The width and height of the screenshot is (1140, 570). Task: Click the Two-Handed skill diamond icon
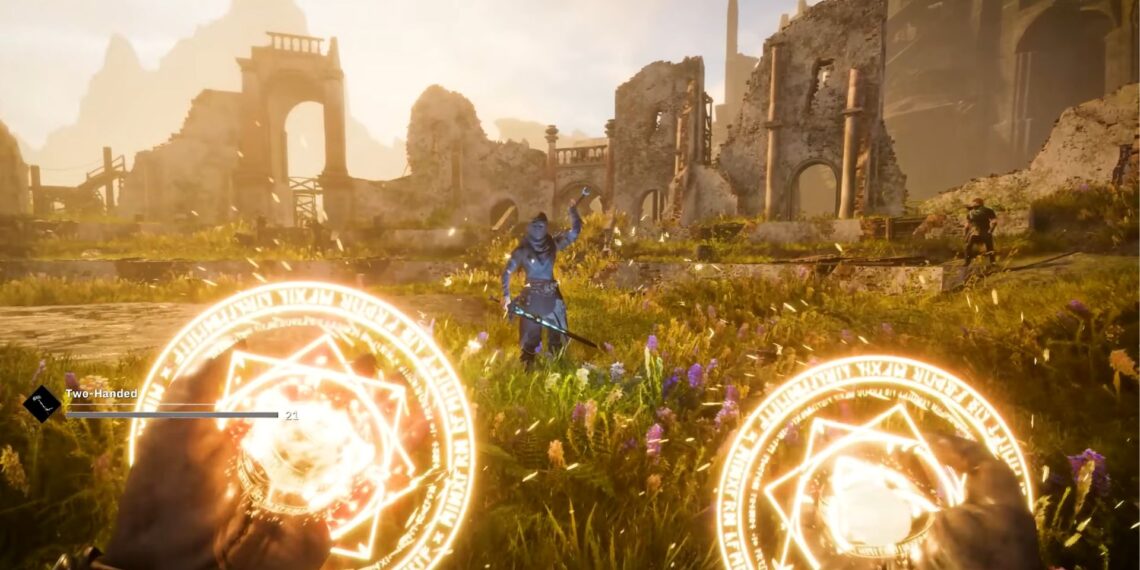coord(42,404)
